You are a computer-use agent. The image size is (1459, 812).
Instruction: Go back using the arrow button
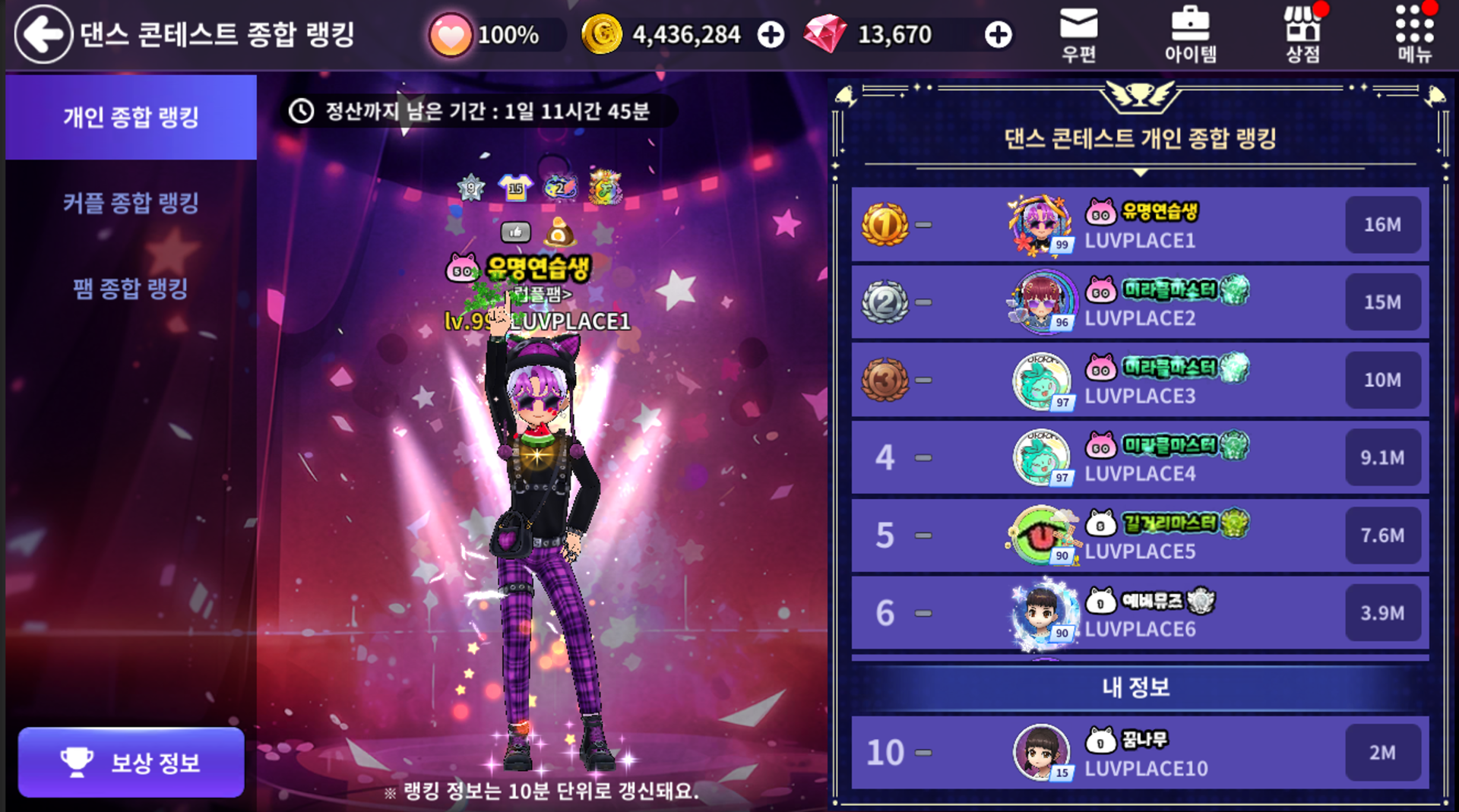point(43,34)
